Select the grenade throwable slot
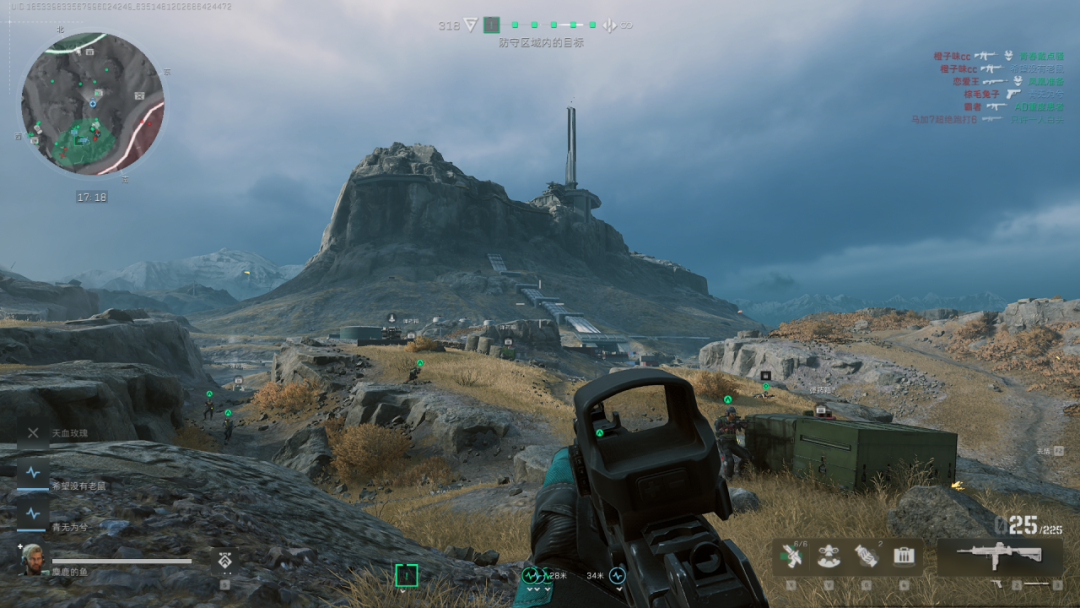The image size is (1080, 608). [866, 556]
